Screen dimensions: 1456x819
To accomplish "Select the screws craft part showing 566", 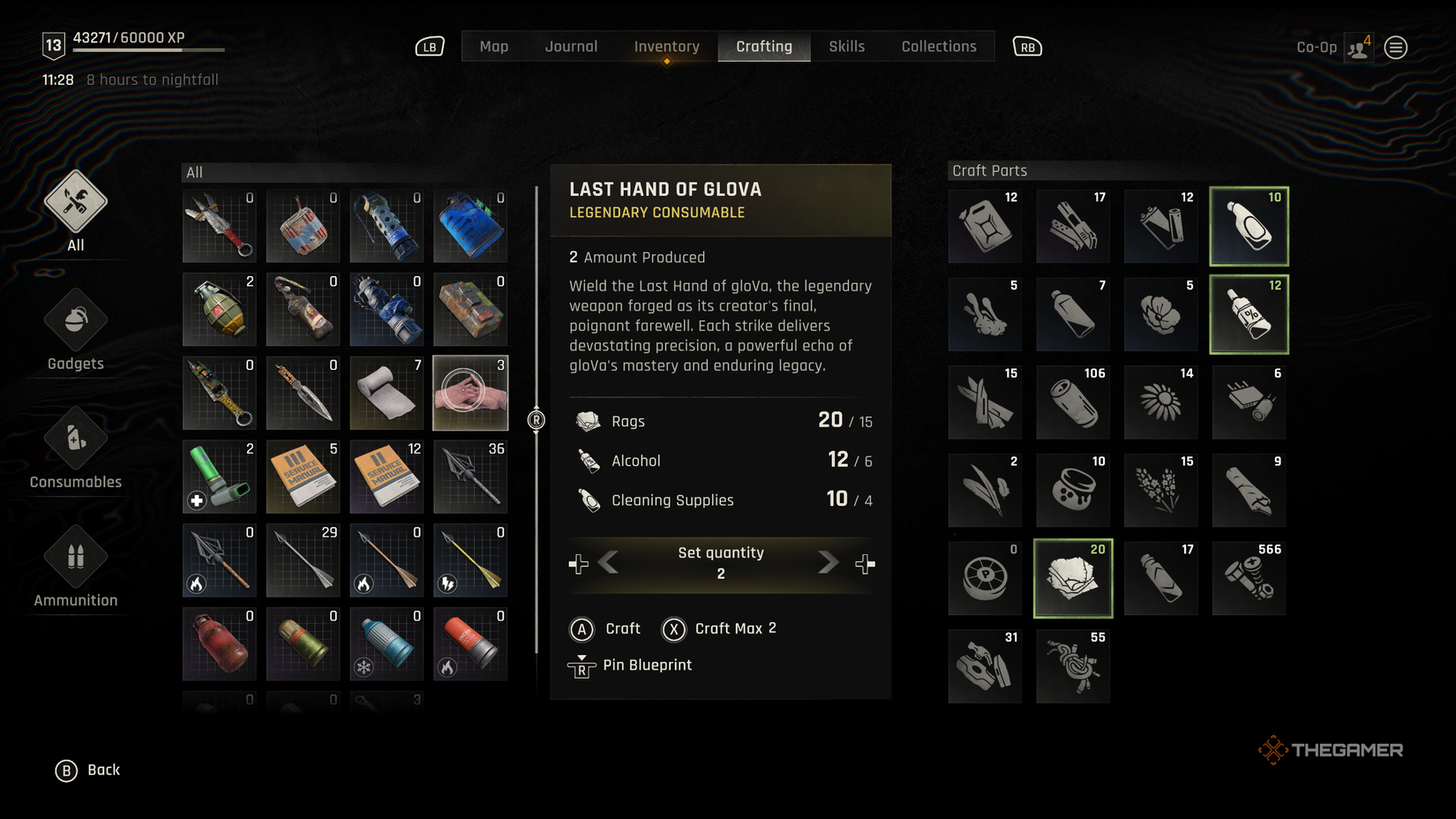I will click(1249, 578).
